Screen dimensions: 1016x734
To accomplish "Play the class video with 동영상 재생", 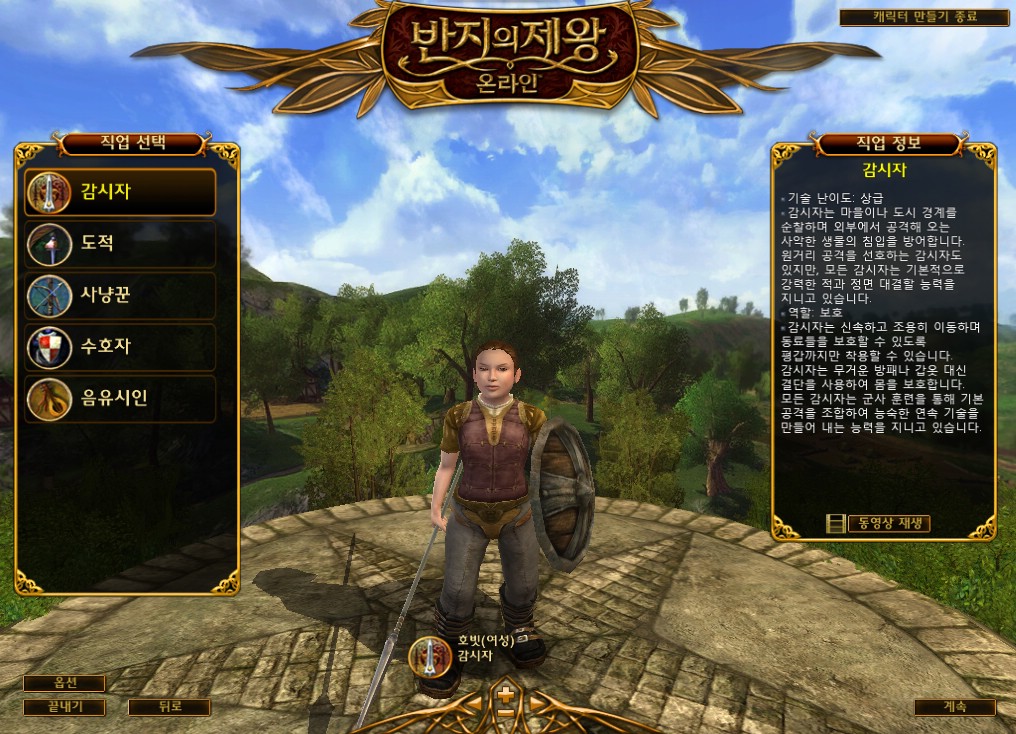I will [888, 523].
